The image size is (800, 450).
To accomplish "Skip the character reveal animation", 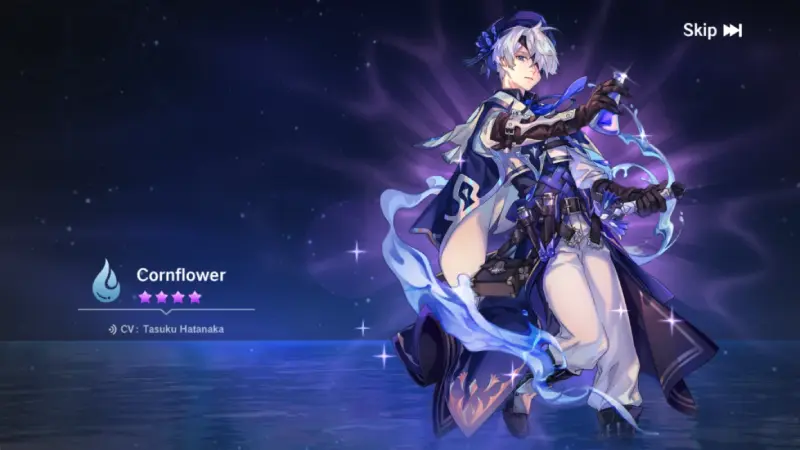I will click(712, 30).
